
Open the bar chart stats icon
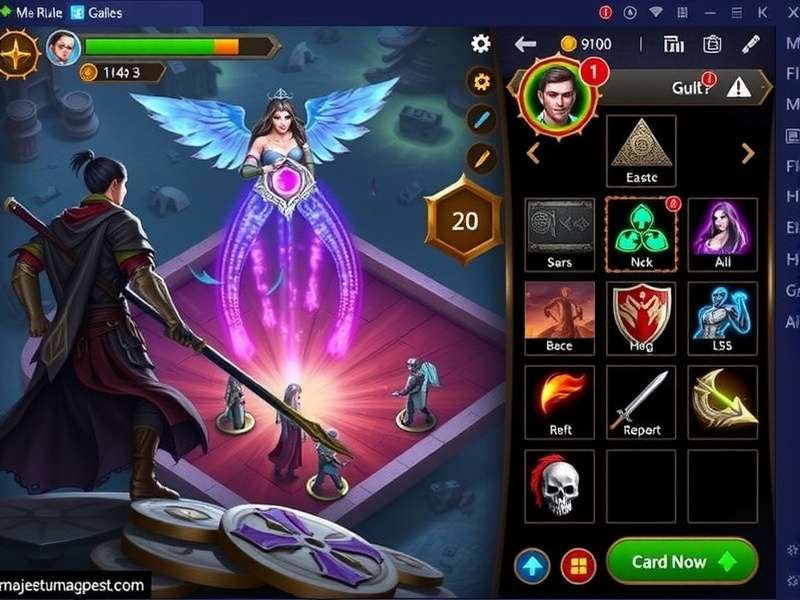coord(673,44)
